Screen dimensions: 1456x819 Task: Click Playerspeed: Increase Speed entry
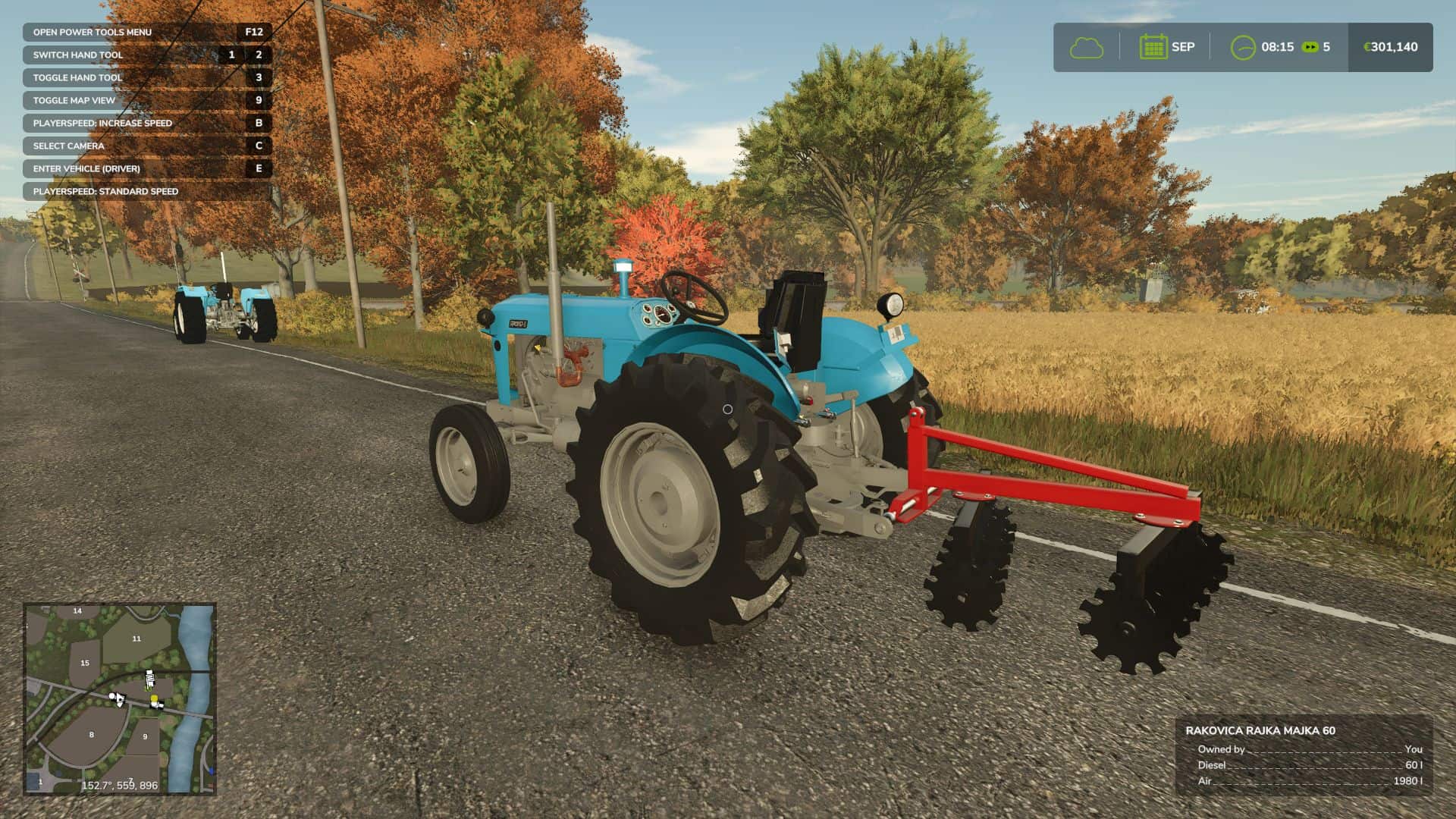102,122
